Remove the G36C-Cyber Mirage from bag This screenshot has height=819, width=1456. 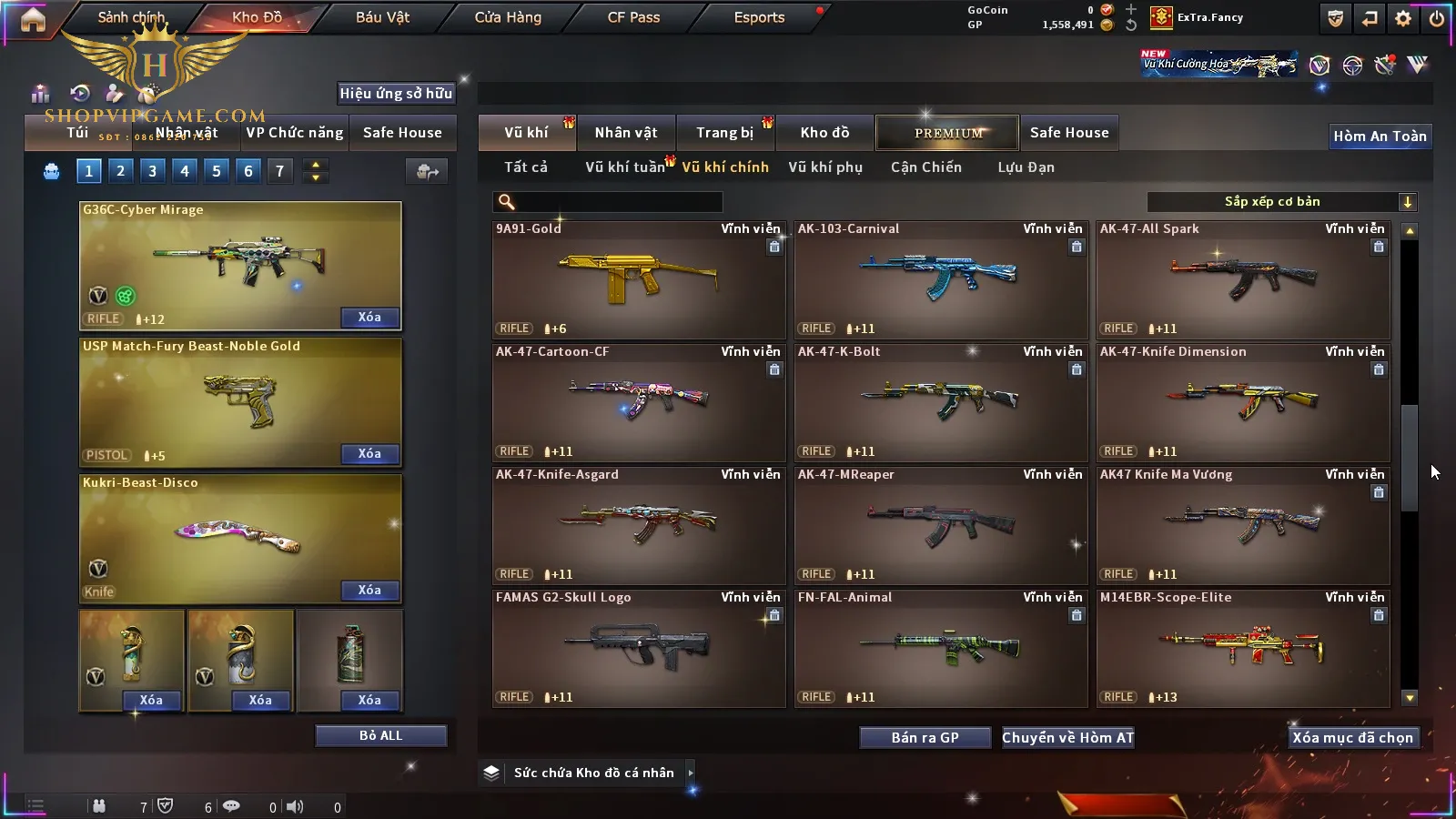369,318
